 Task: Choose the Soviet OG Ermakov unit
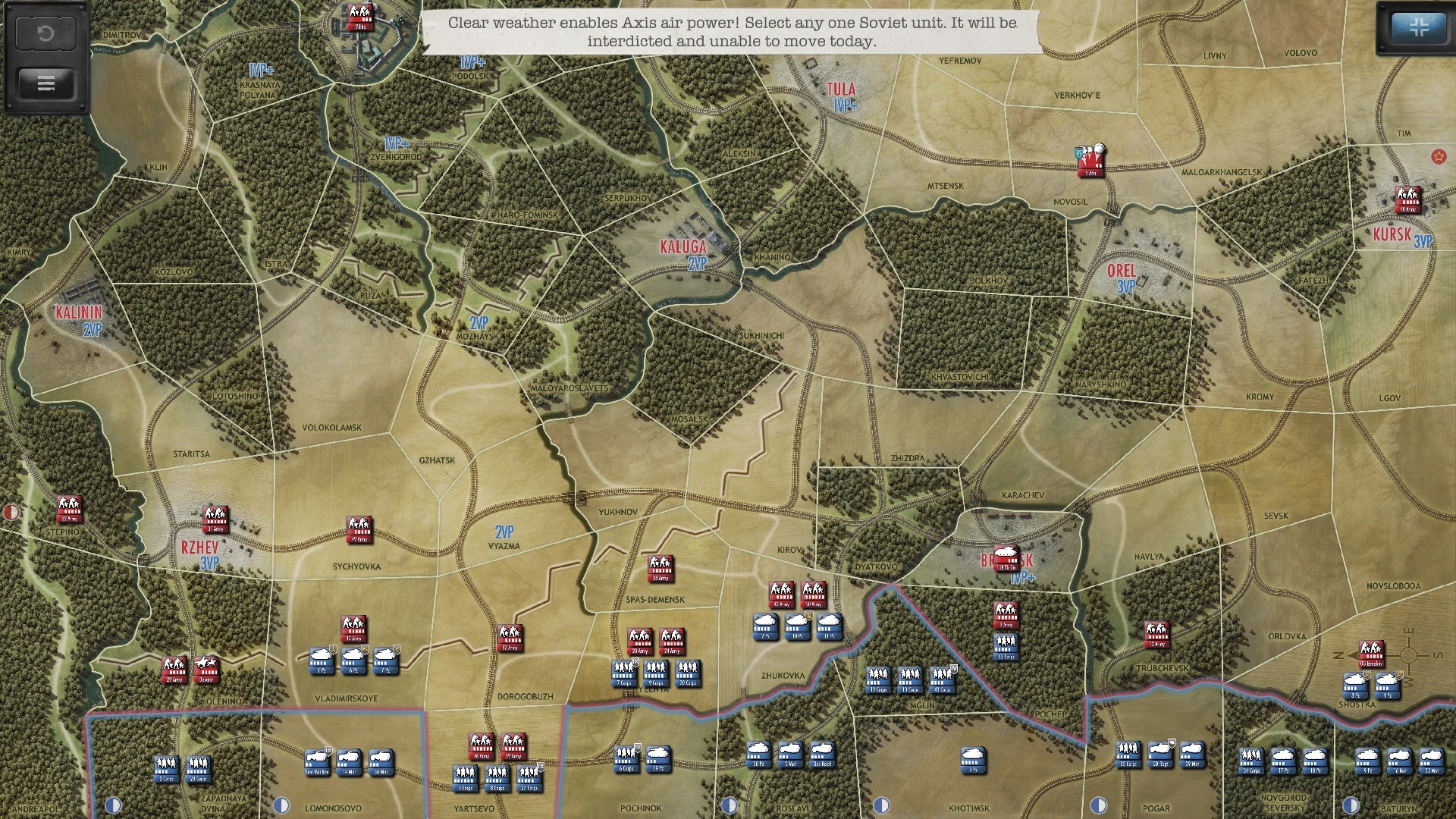pyautogui.click(x=1371, y=654)
